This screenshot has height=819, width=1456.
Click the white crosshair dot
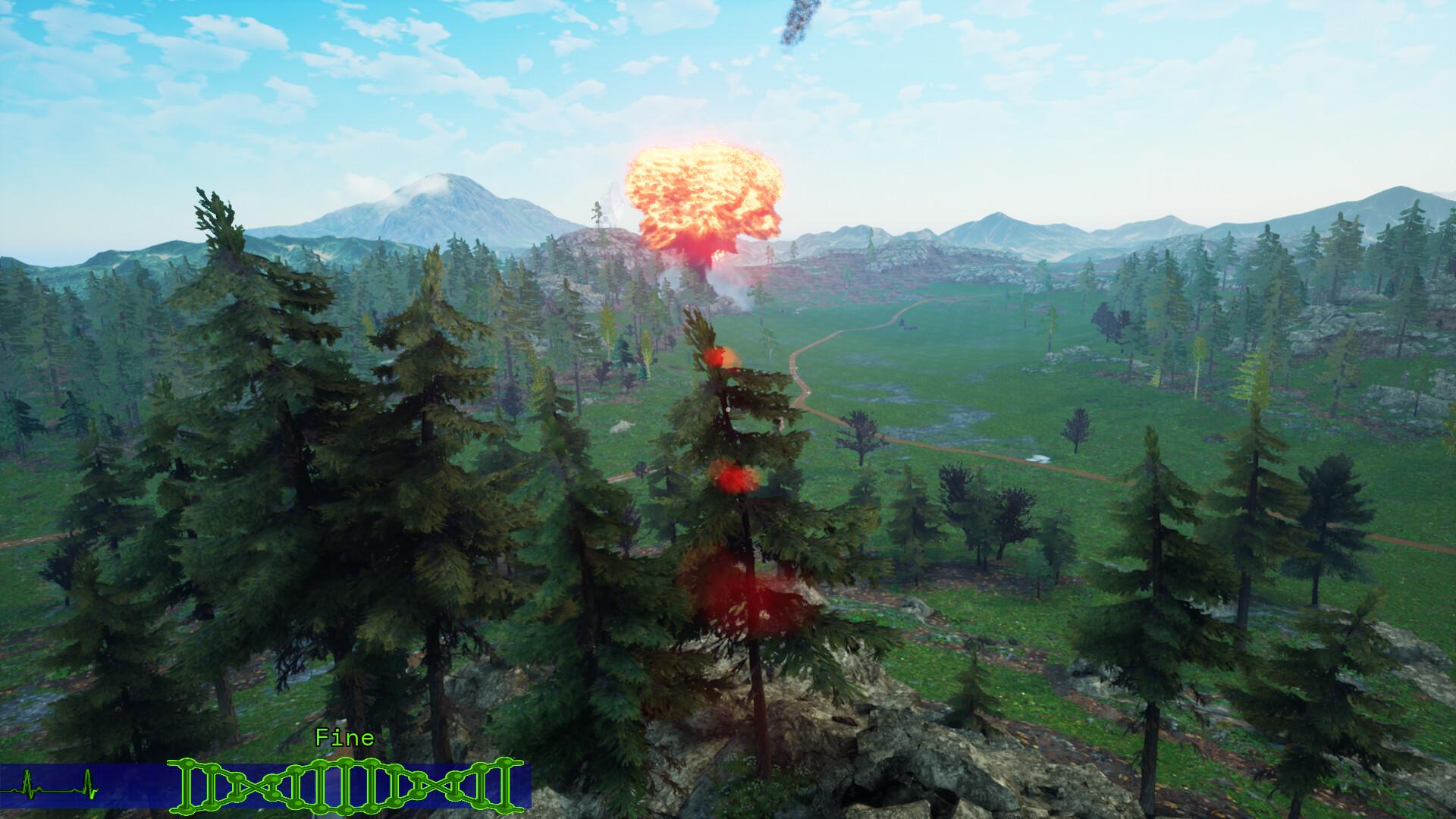click(x=727, y=409)
